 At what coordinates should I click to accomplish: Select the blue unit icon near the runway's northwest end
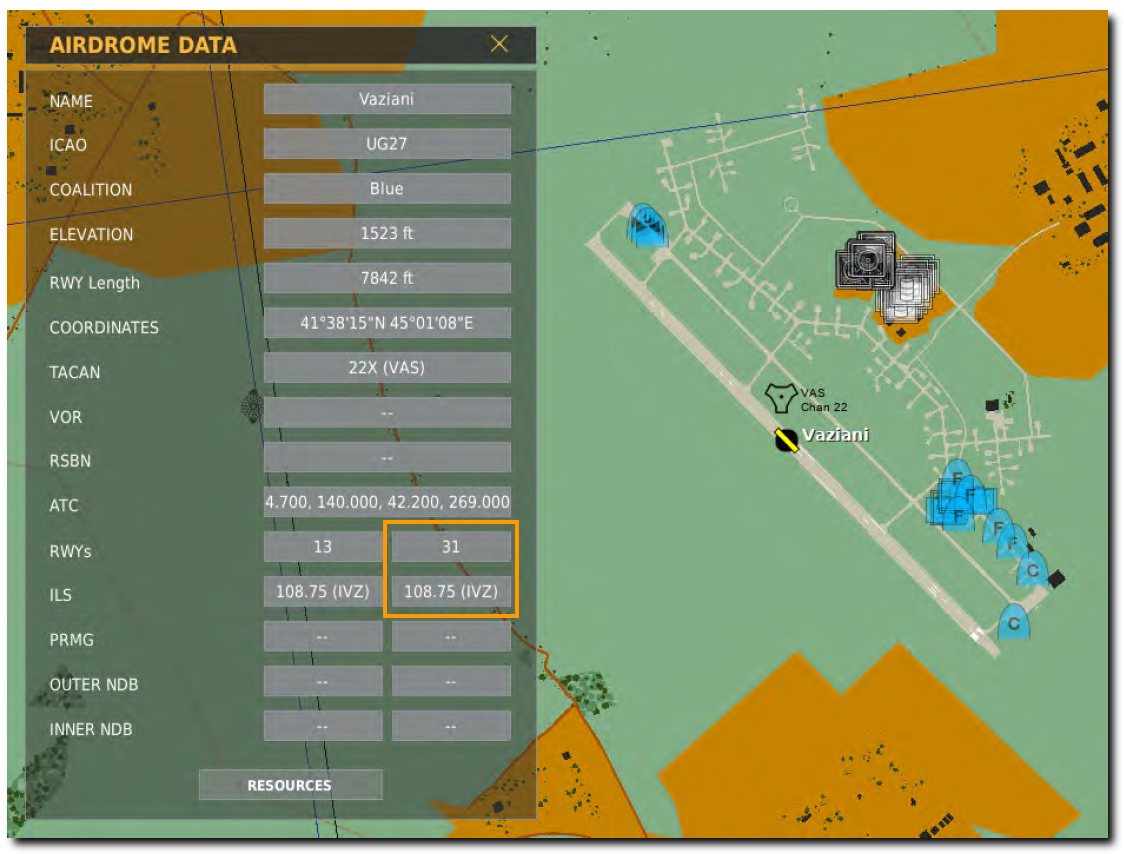point(647,226)
